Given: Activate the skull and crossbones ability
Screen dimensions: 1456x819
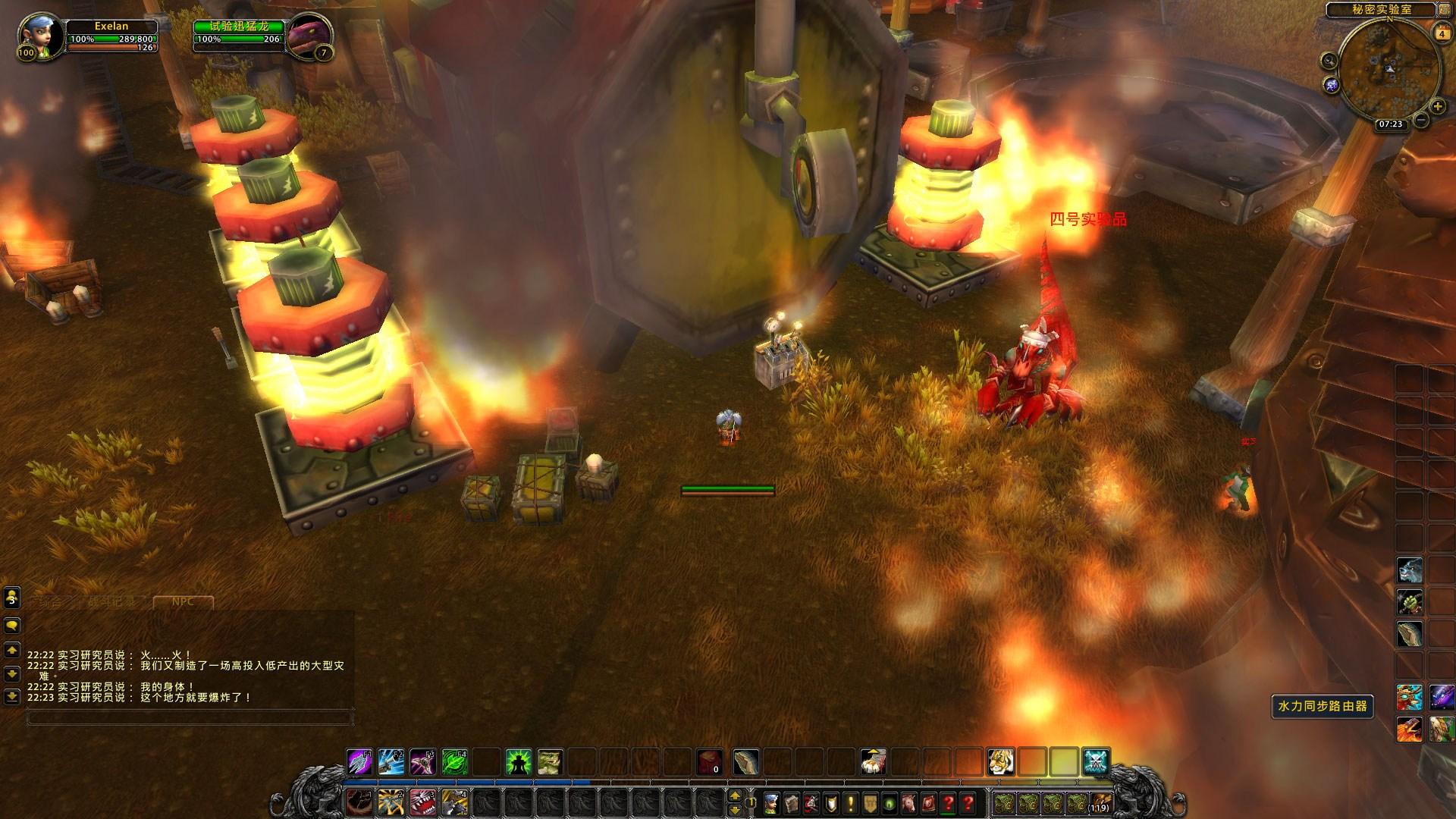Looking at the screenshot, I should point(1096,761).
